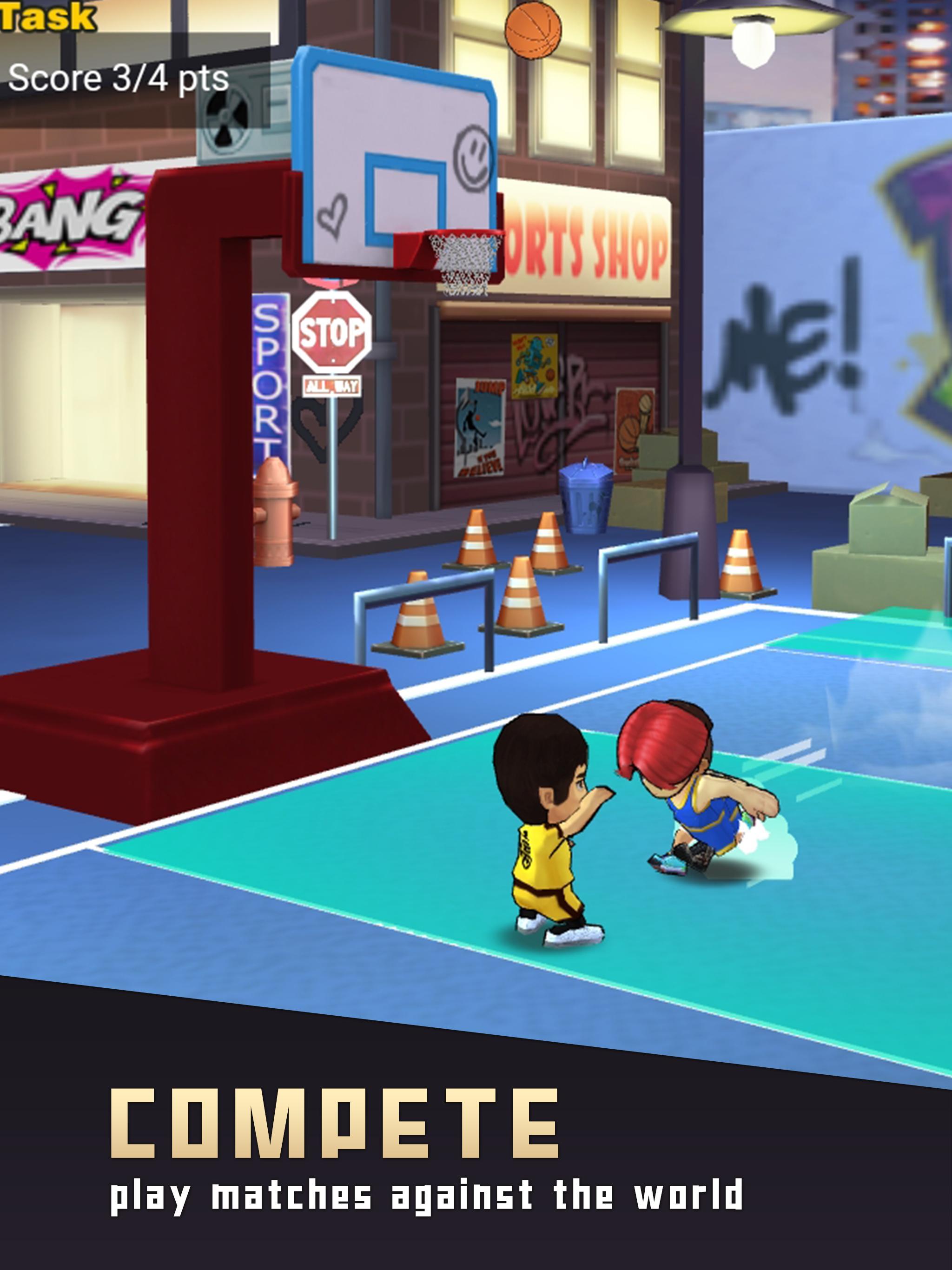Select the blue trash can by the wall
The image size is (952, 1270).
click(x=587, y=501)
